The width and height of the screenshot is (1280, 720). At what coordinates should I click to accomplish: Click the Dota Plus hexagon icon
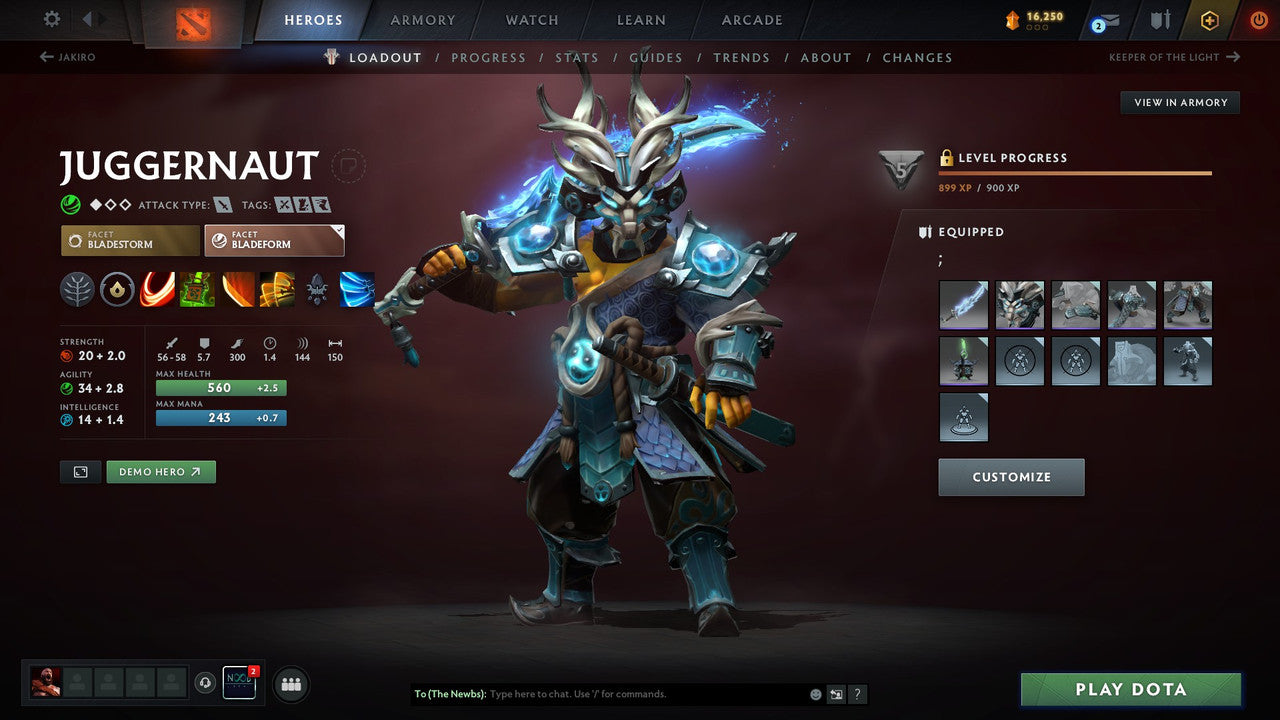tap(1209, 19)
